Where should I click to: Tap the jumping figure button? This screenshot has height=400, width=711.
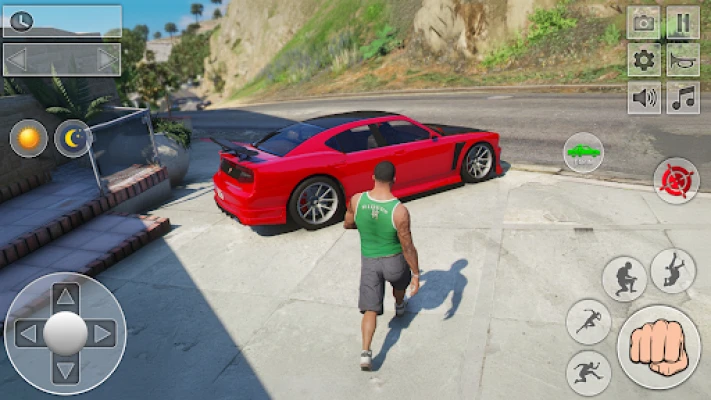point(672,270)
